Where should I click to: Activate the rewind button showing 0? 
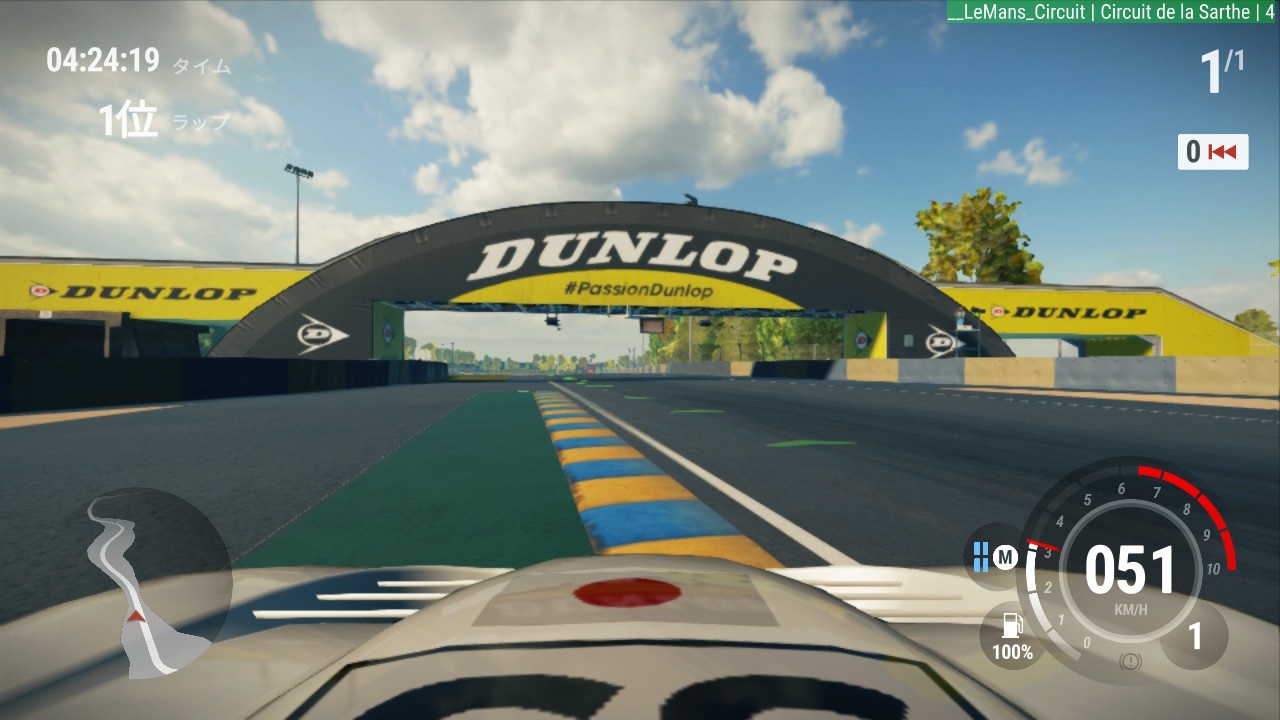1212,152
